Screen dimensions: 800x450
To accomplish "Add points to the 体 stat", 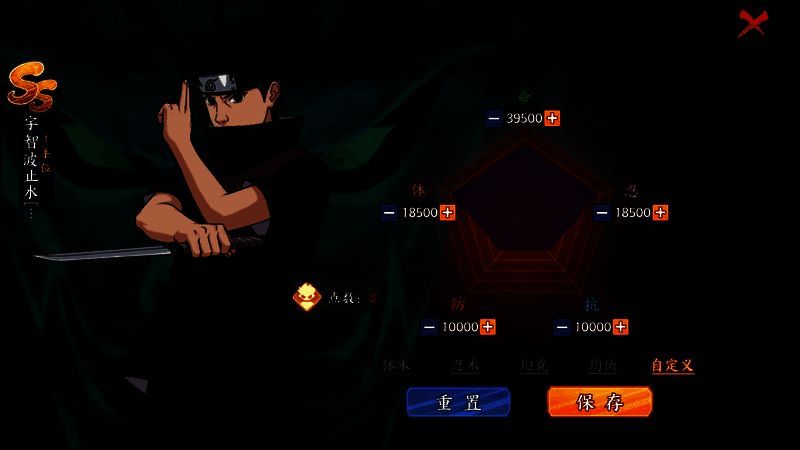I will (x=448, y=212).
